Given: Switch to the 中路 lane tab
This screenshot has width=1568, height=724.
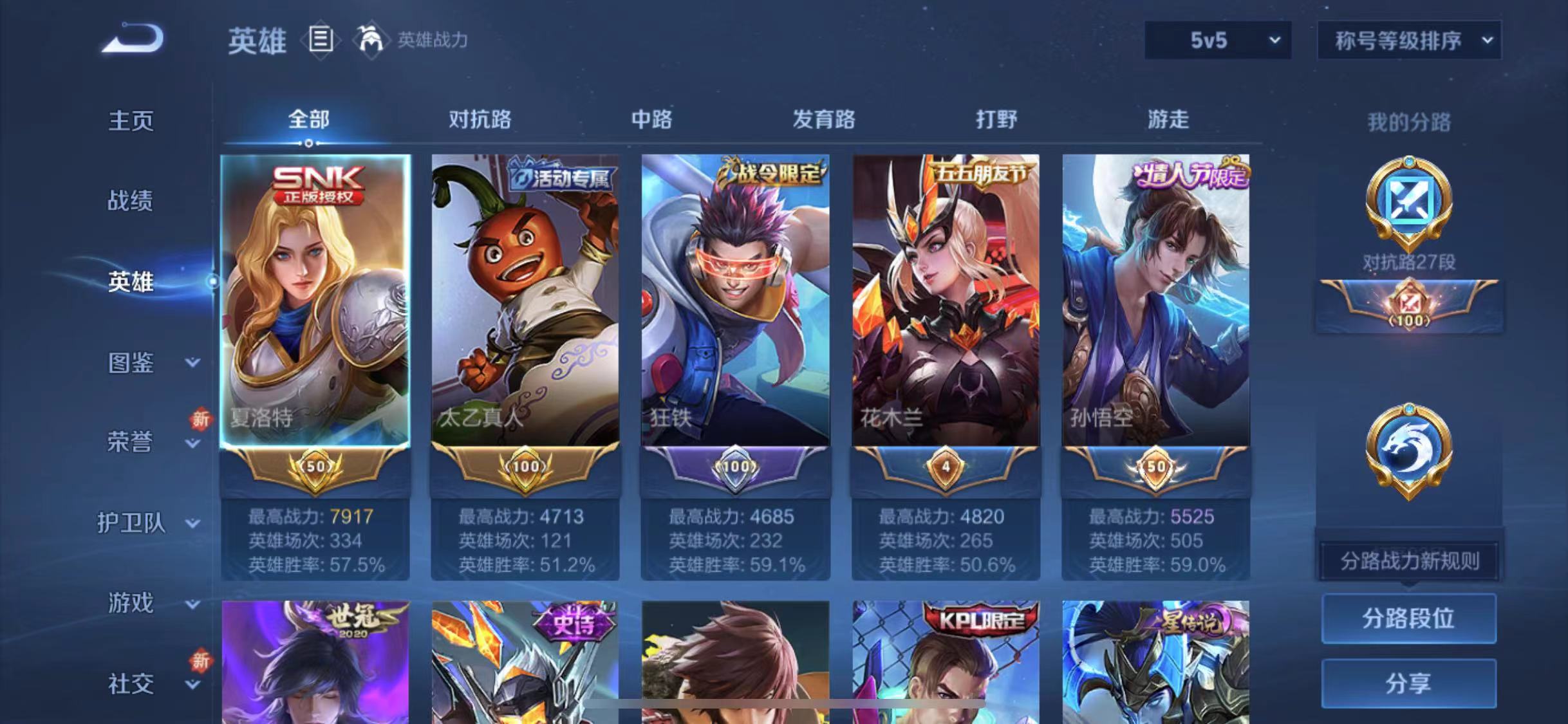Looking at the screenshot, I should [650, 119].
